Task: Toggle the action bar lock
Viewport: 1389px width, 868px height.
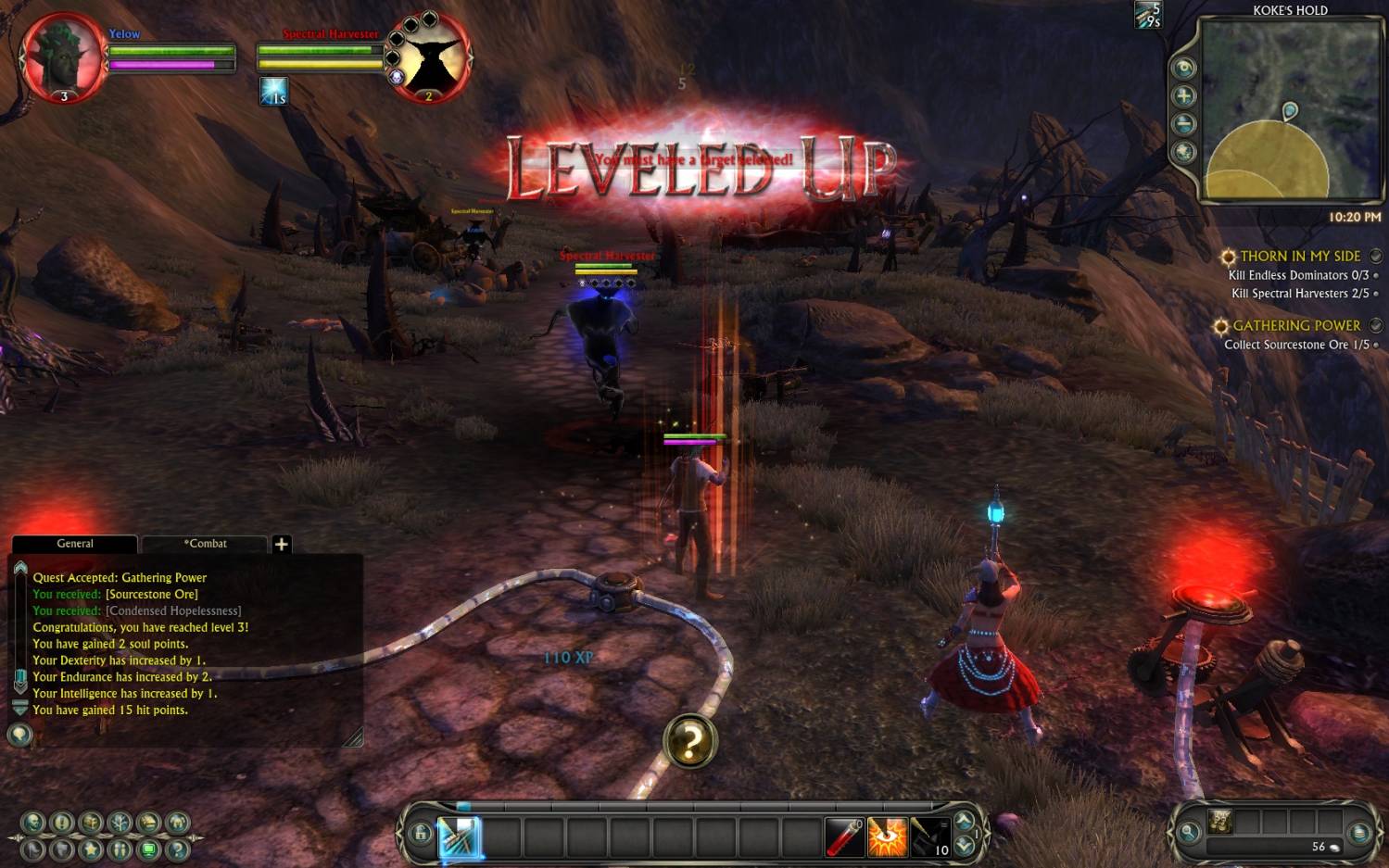Action: 420,834
